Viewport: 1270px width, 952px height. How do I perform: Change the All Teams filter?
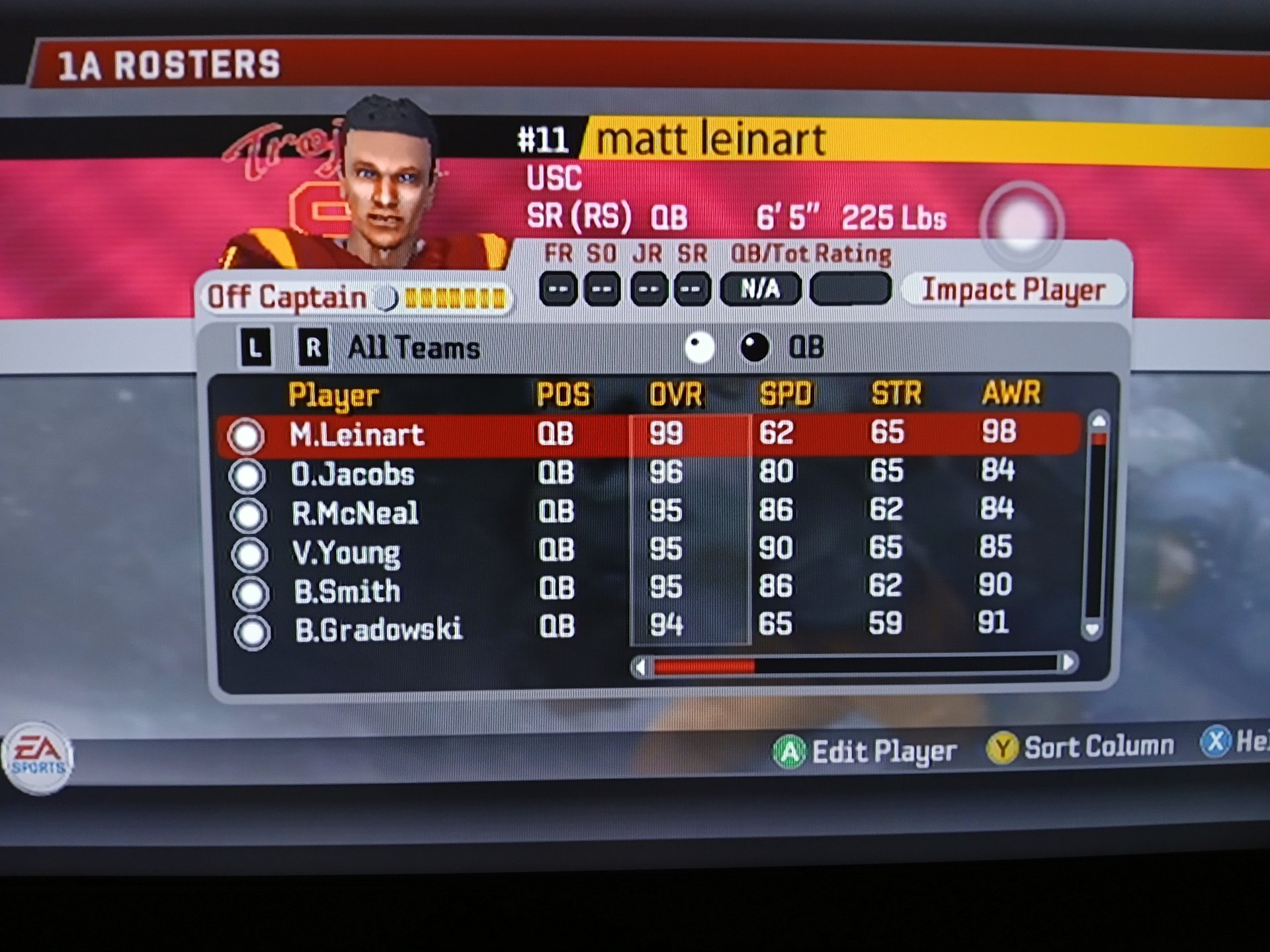pyautogui.click(x=413, y=348)
